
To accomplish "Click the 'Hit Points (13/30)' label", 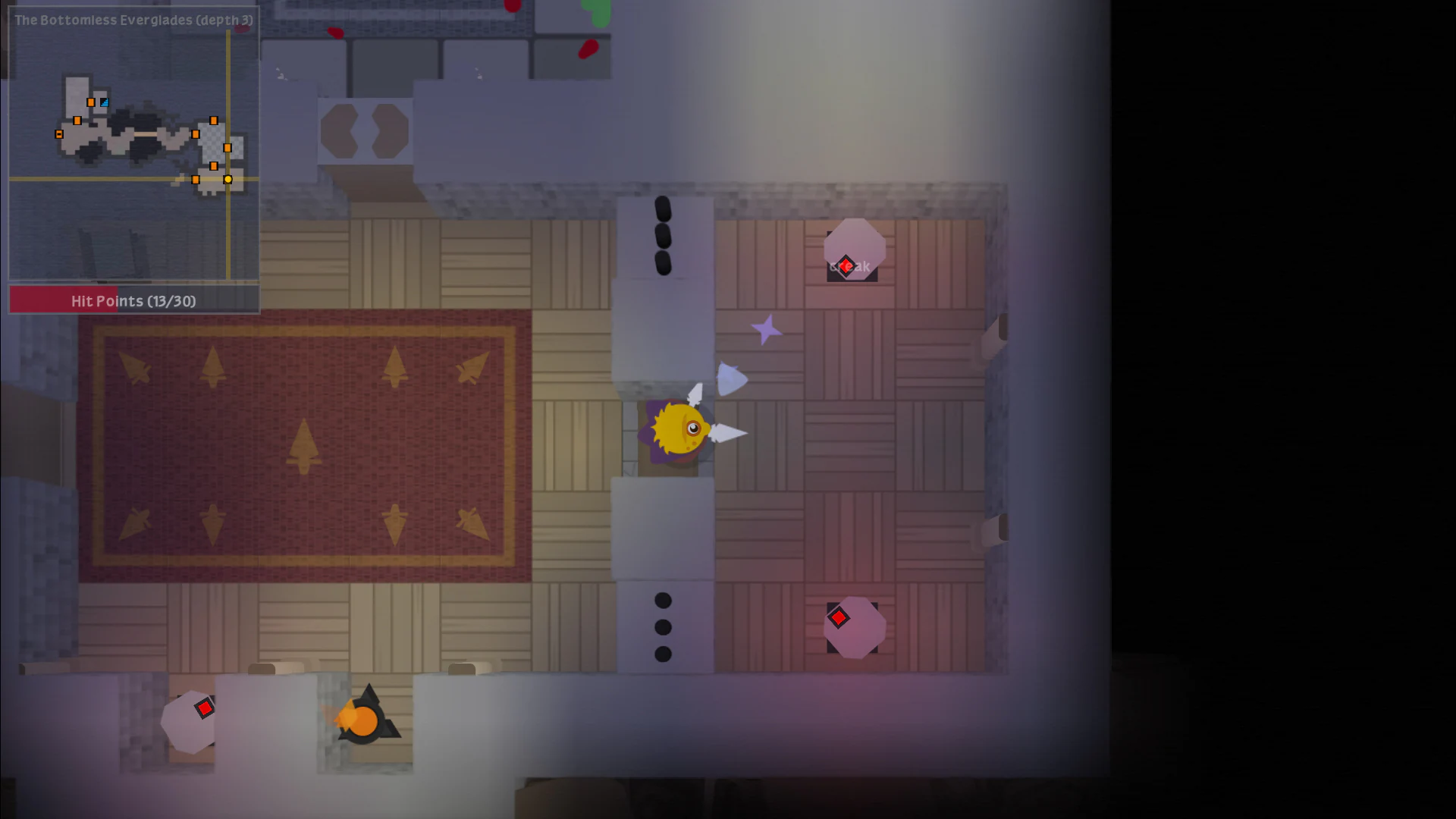I will pos(133,301).
